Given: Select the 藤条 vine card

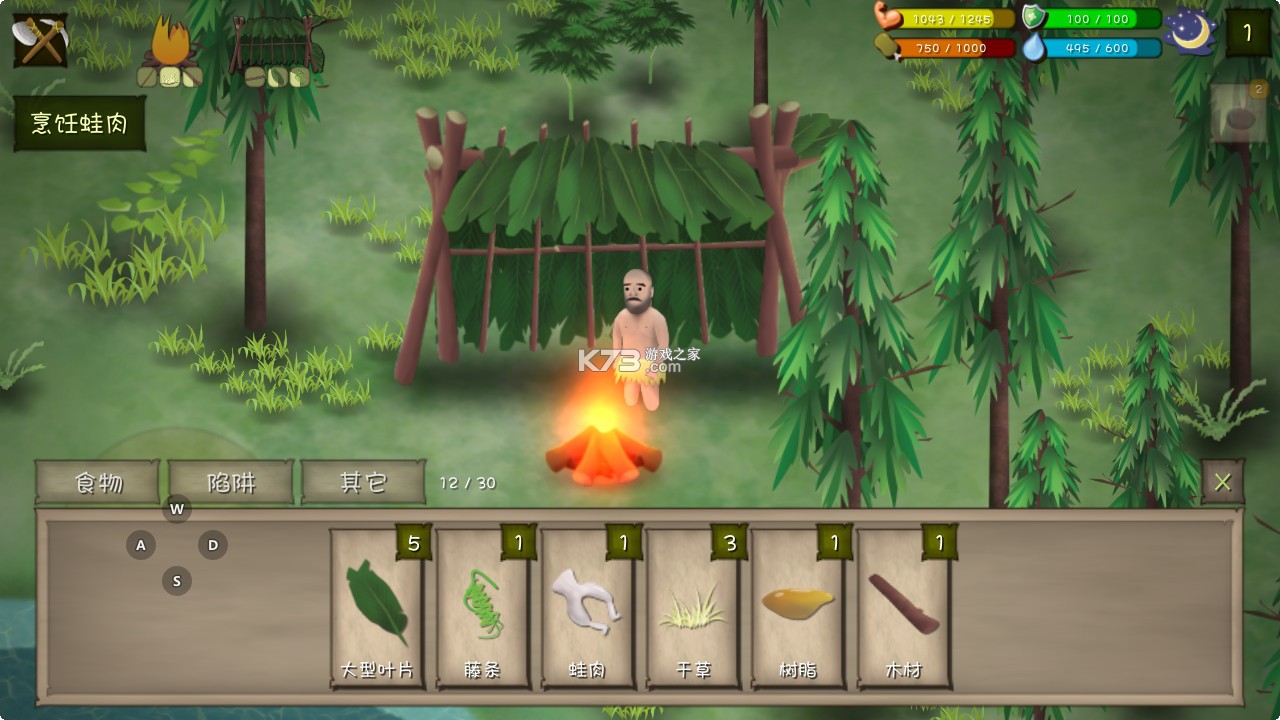Looking at the screenshot, I should click(483, 609).
